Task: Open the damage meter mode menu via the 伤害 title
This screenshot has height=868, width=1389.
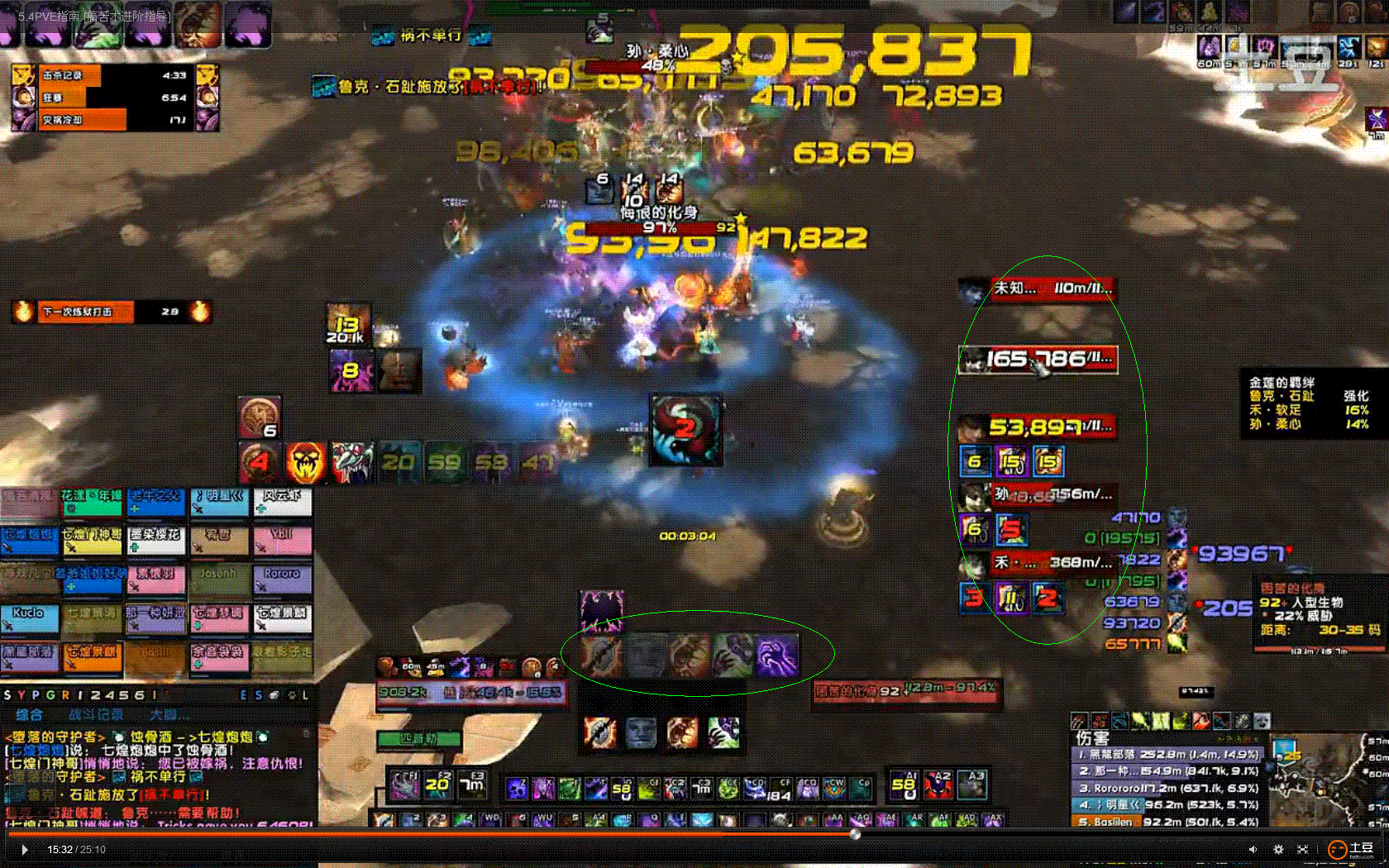Action: 1092,737
